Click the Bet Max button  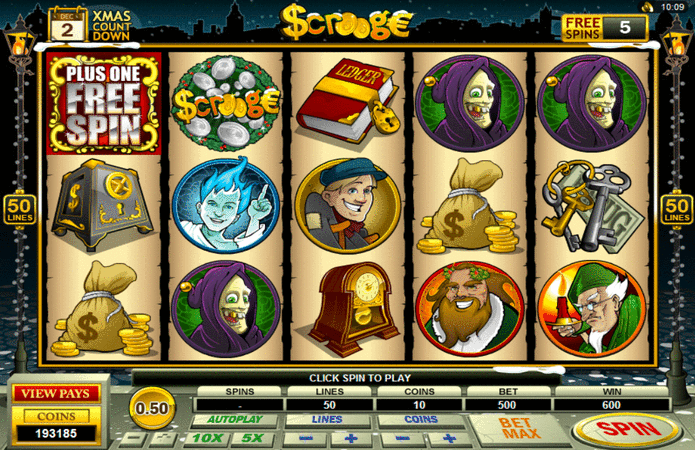tap(521, 430)
